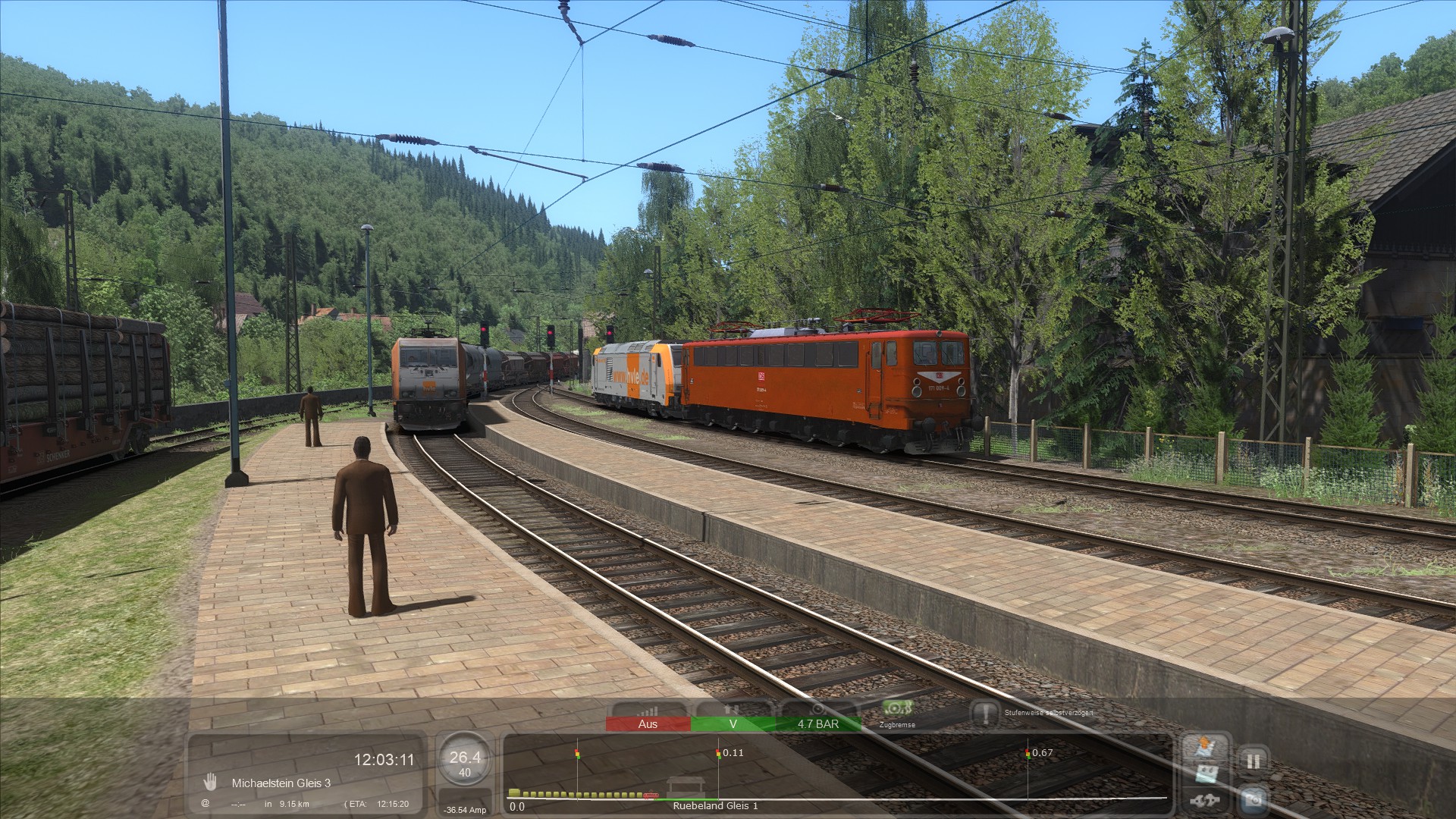This screenshot has width=1456, height=819.
Task: Select the signal marker at 0.11 on track monitor
Action: coord(717,754)
